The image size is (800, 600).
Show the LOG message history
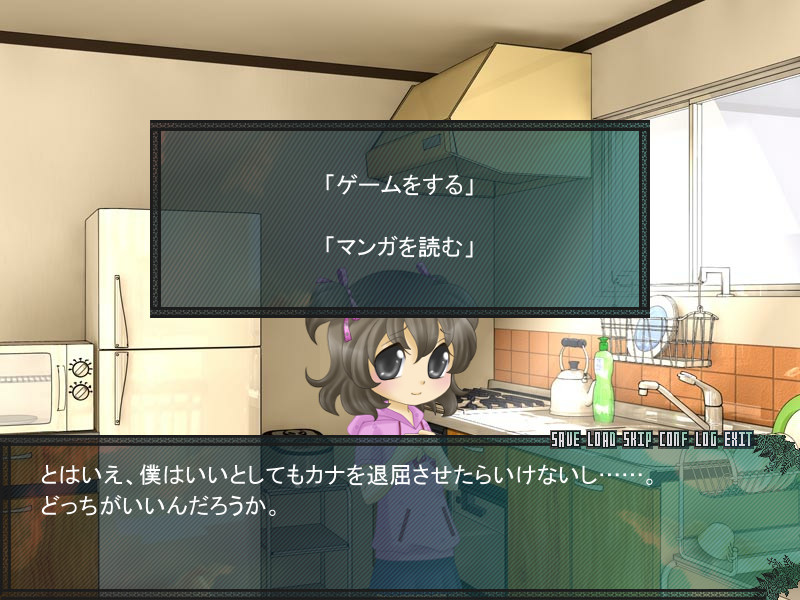(704, 440)
